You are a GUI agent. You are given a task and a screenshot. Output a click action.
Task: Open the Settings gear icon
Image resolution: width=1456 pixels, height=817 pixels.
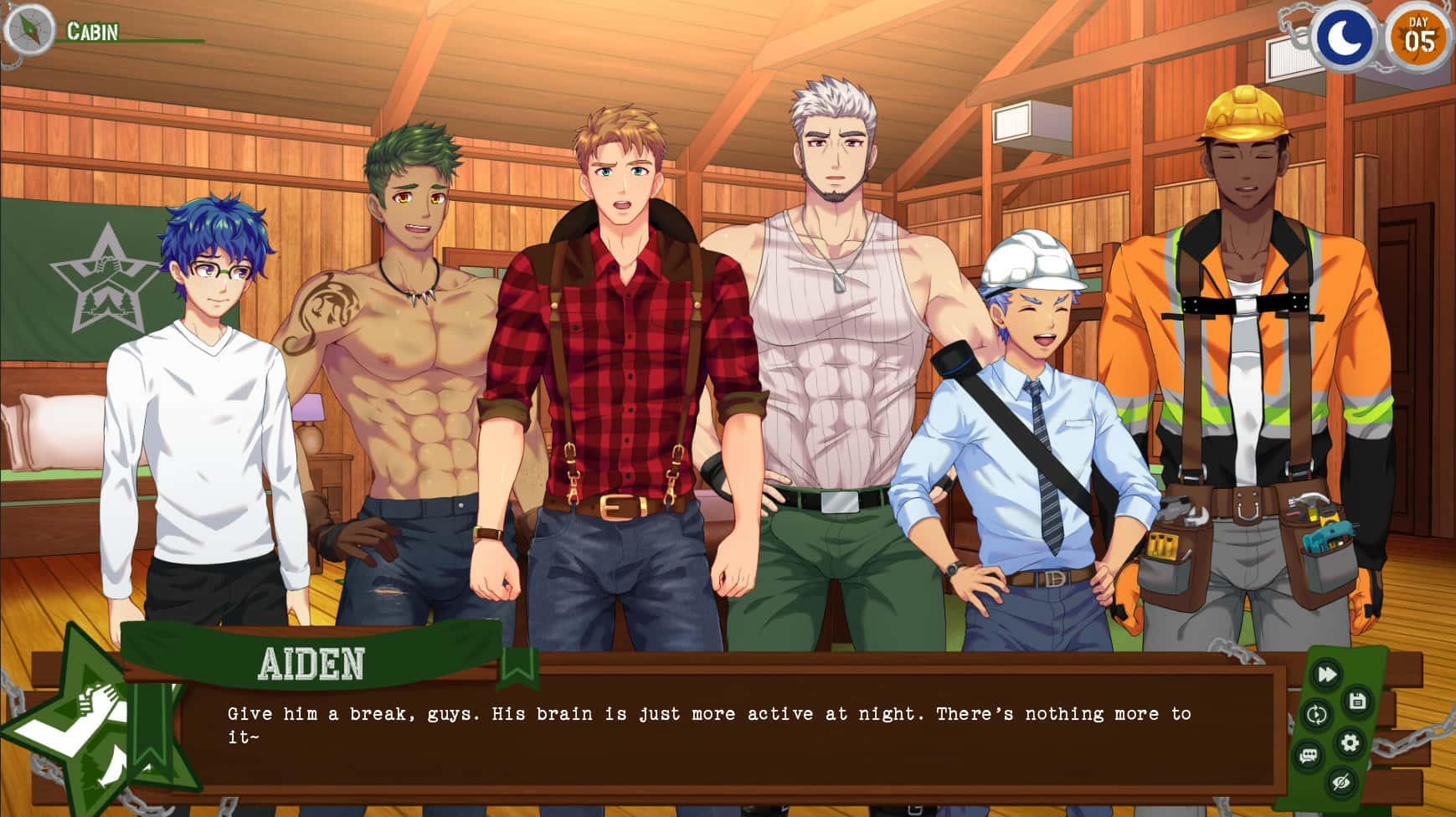(x=1351, y=742)
